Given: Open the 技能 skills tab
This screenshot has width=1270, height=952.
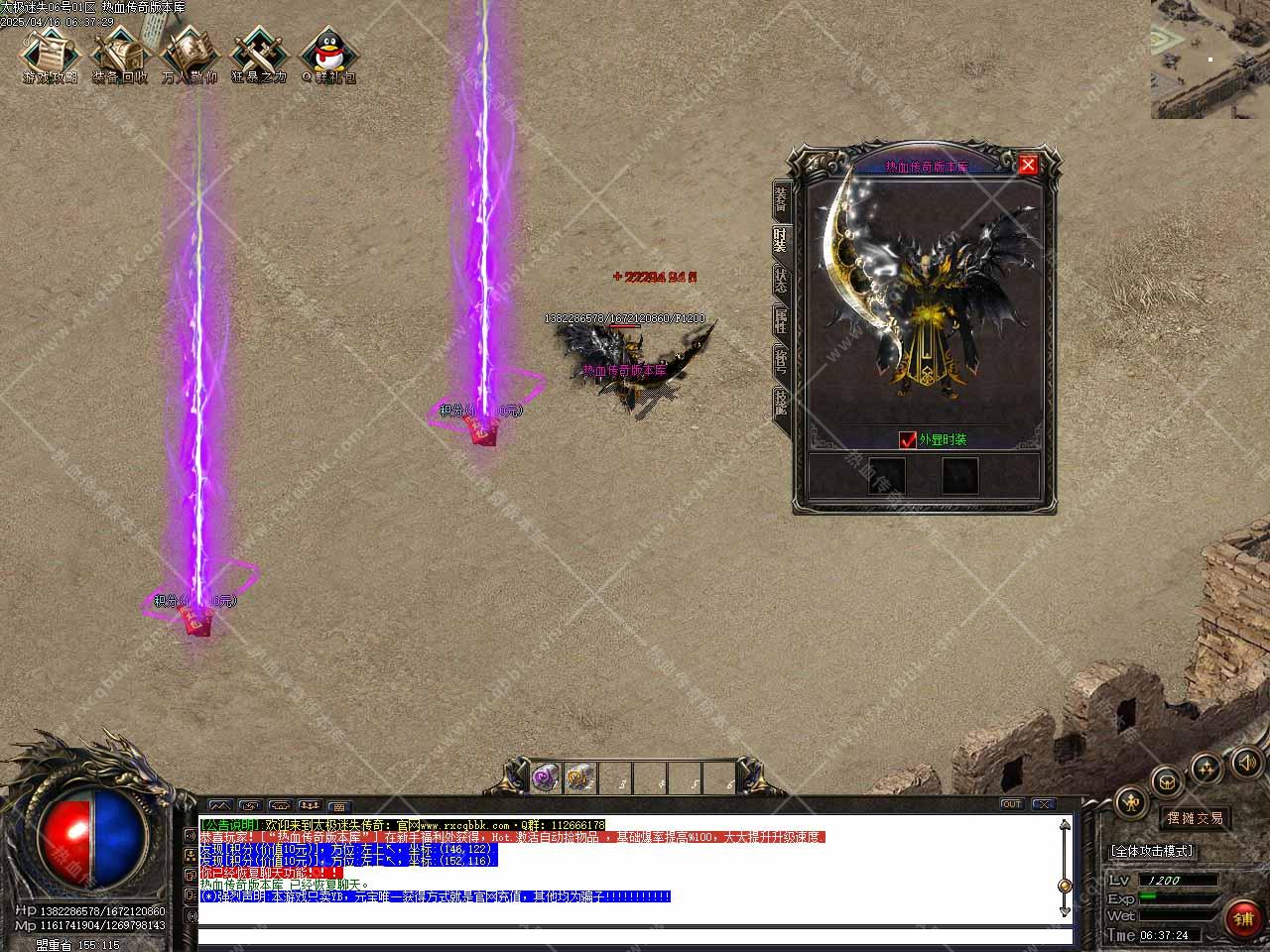Looking at the screenshot, I should [x=782, y=402].
